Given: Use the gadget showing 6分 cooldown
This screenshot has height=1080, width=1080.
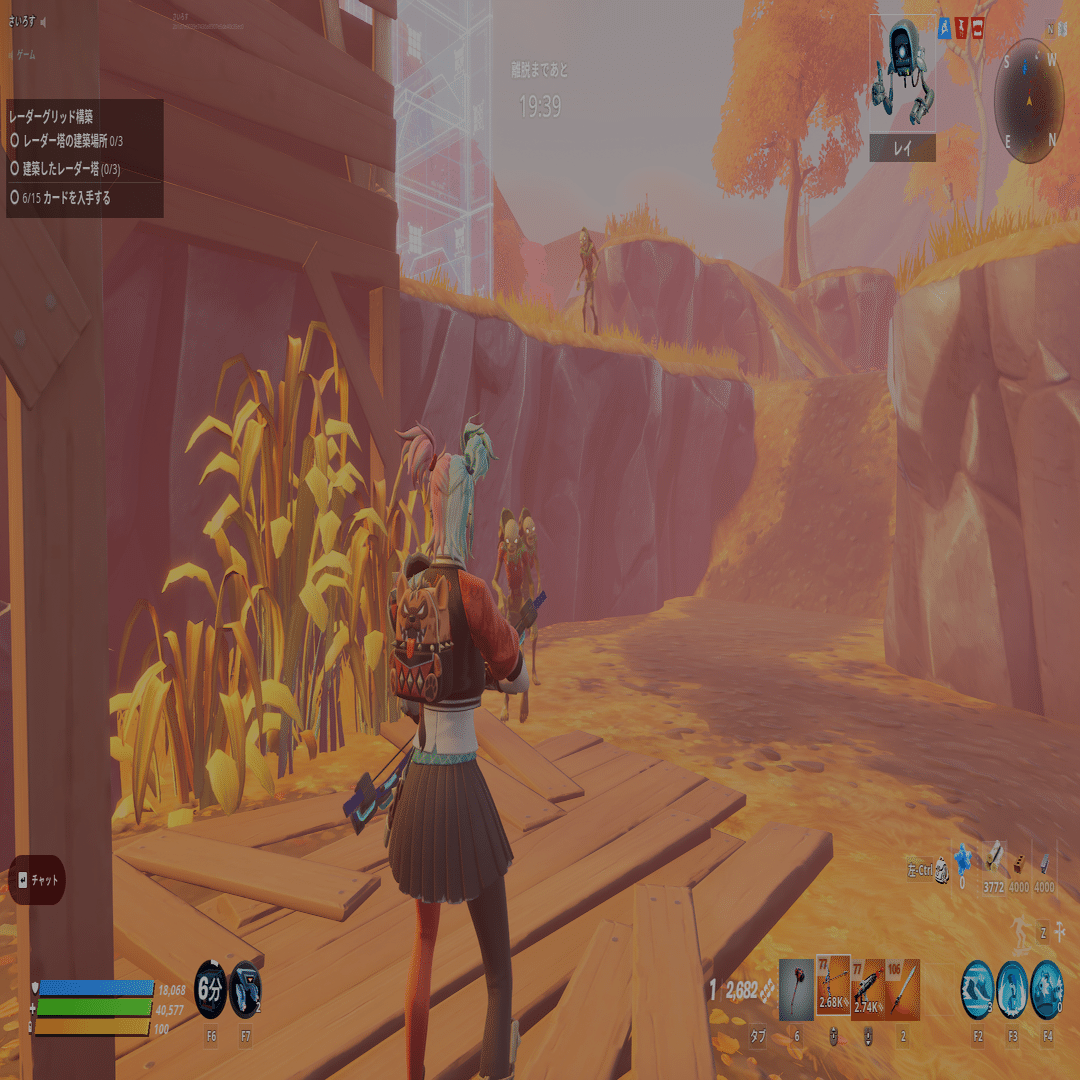Looking at the screenshot, I should point(210,989).
